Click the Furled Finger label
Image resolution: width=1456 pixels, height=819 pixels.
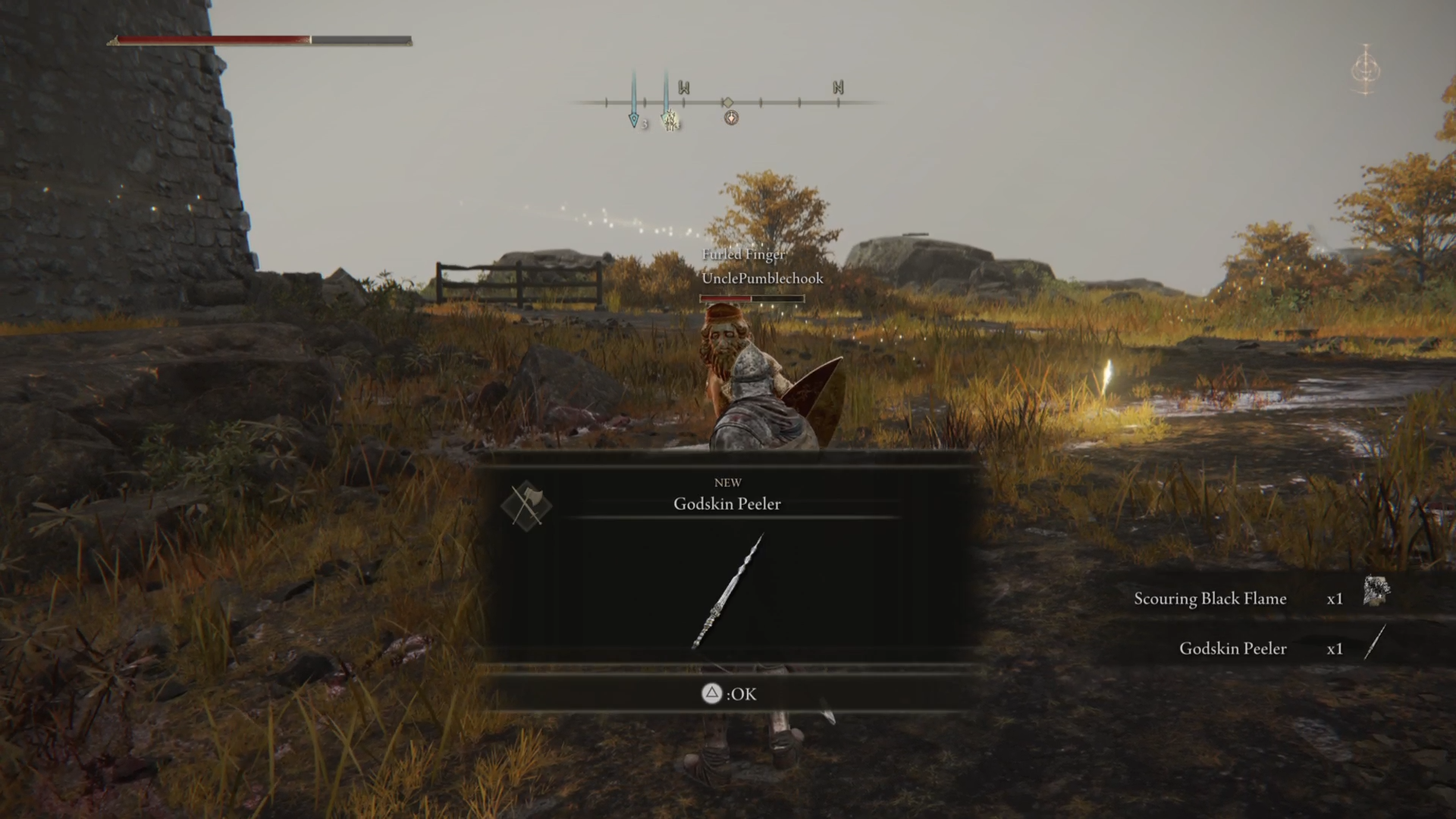(743, 255)
